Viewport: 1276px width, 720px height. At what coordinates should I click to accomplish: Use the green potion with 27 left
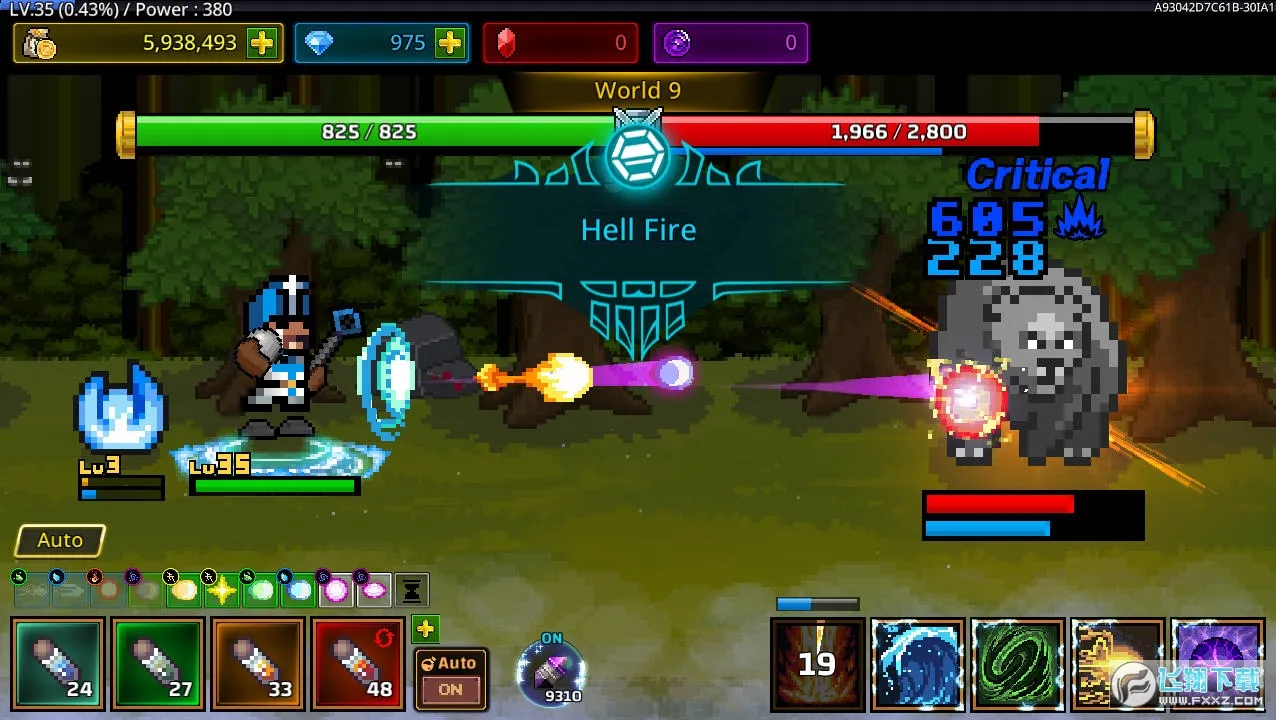coord(158,663)
